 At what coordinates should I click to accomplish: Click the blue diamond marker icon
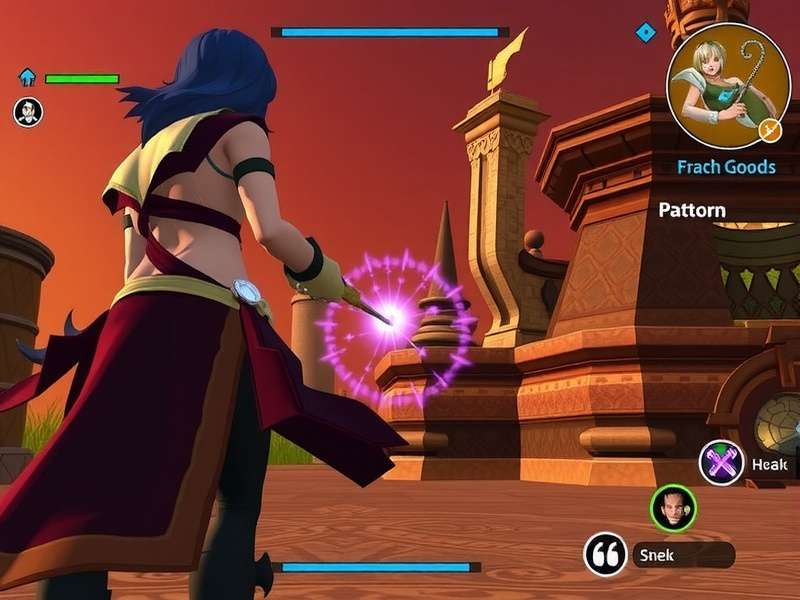coord(646,32)
